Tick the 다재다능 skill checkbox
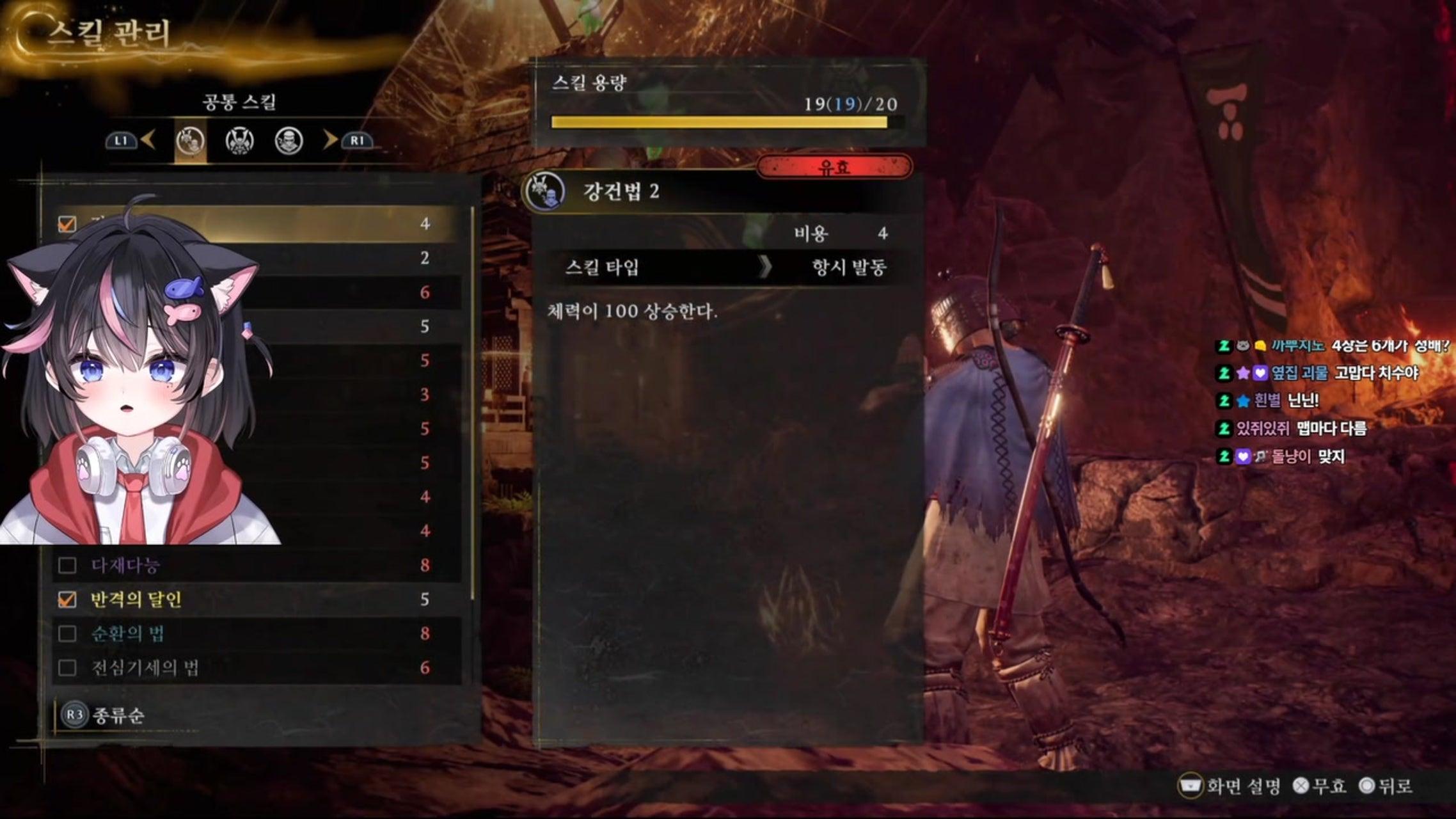1456x819 pixels. coord(67,566)
